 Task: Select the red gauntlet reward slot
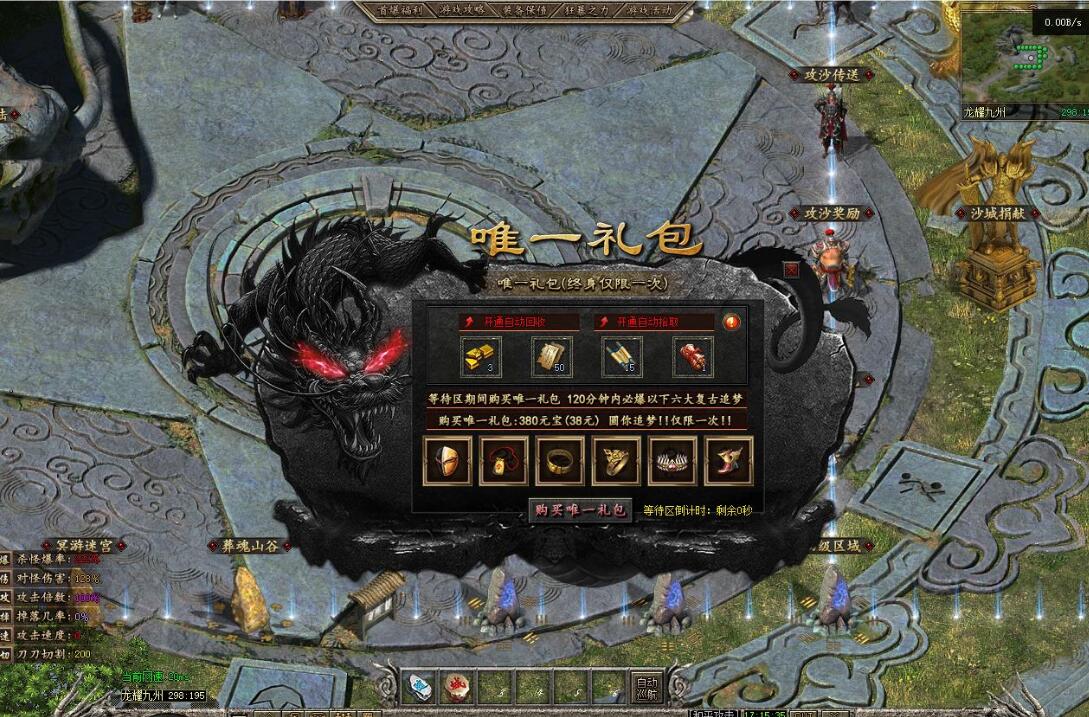[x=691, y=357]
